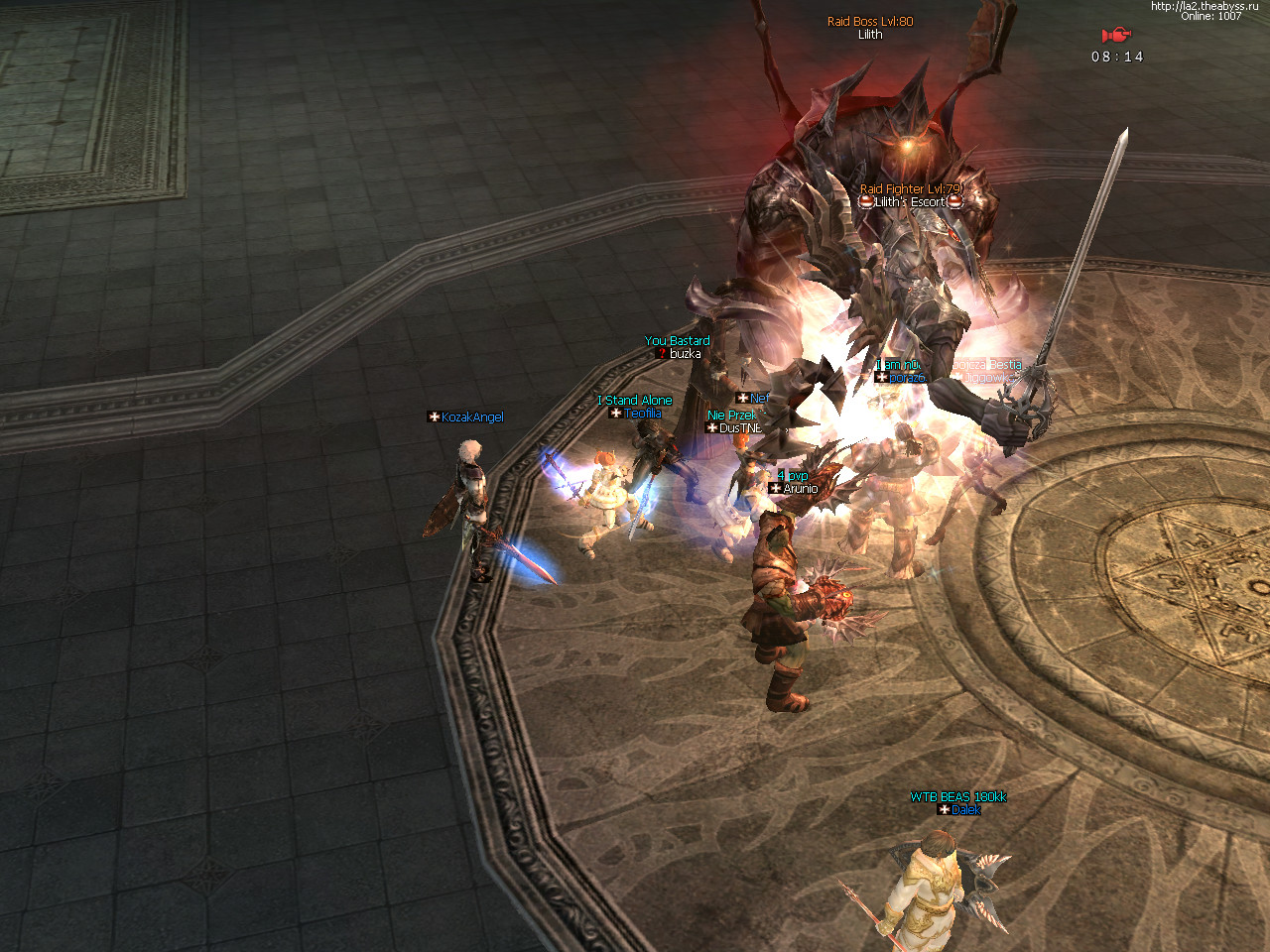This screenshot has width=1270, height=952.
Task: Target the player named Teofila
Action: pyautogui.click(x=642, y=414)
